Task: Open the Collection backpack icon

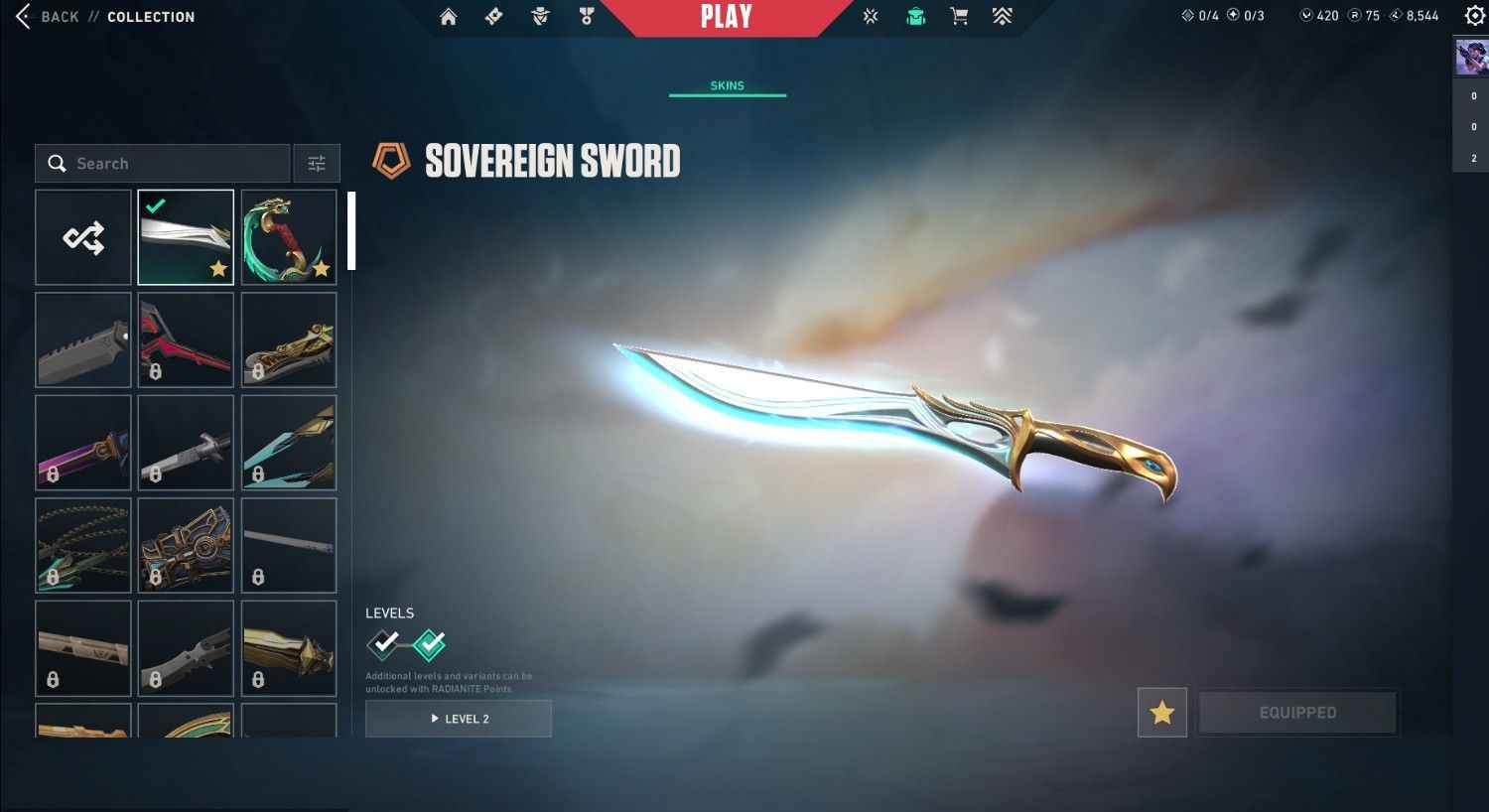Action: 914,16
